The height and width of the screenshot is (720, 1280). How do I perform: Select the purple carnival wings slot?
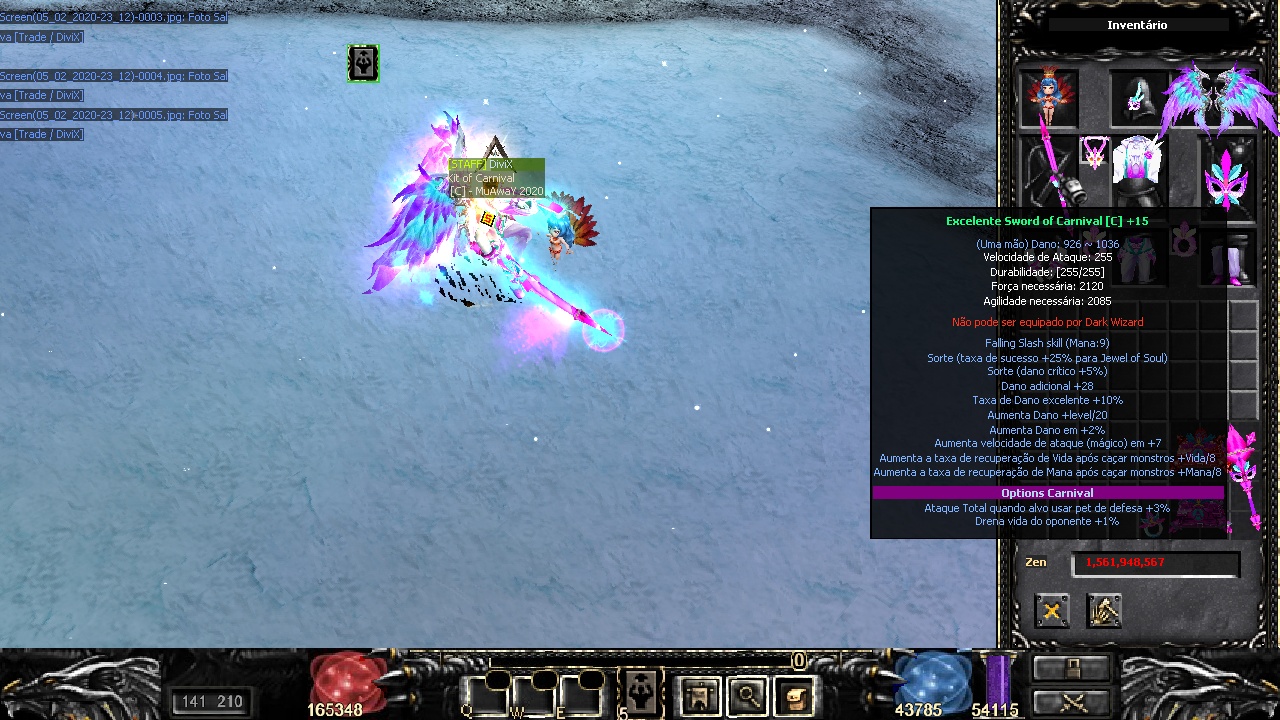(x=1218, y=98)
